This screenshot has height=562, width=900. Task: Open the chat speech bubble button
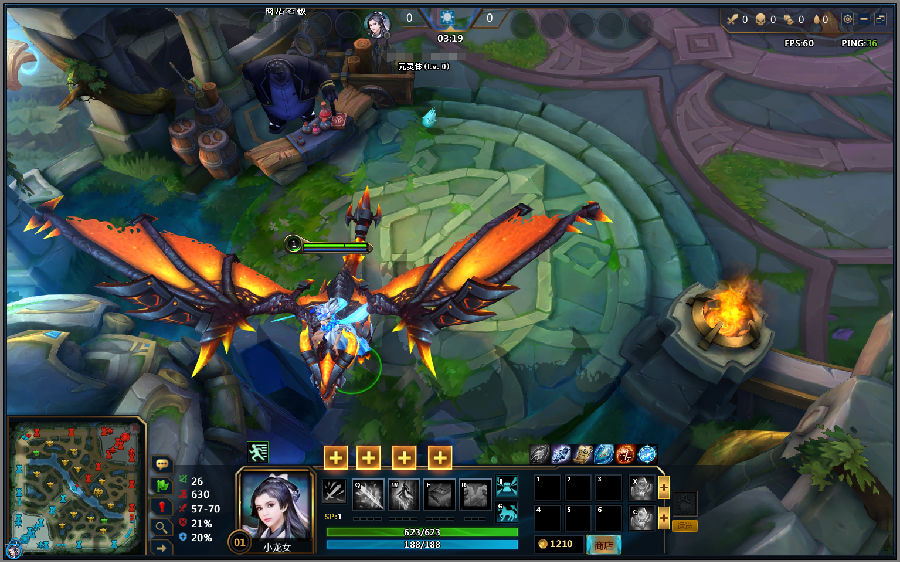[162, 465]
